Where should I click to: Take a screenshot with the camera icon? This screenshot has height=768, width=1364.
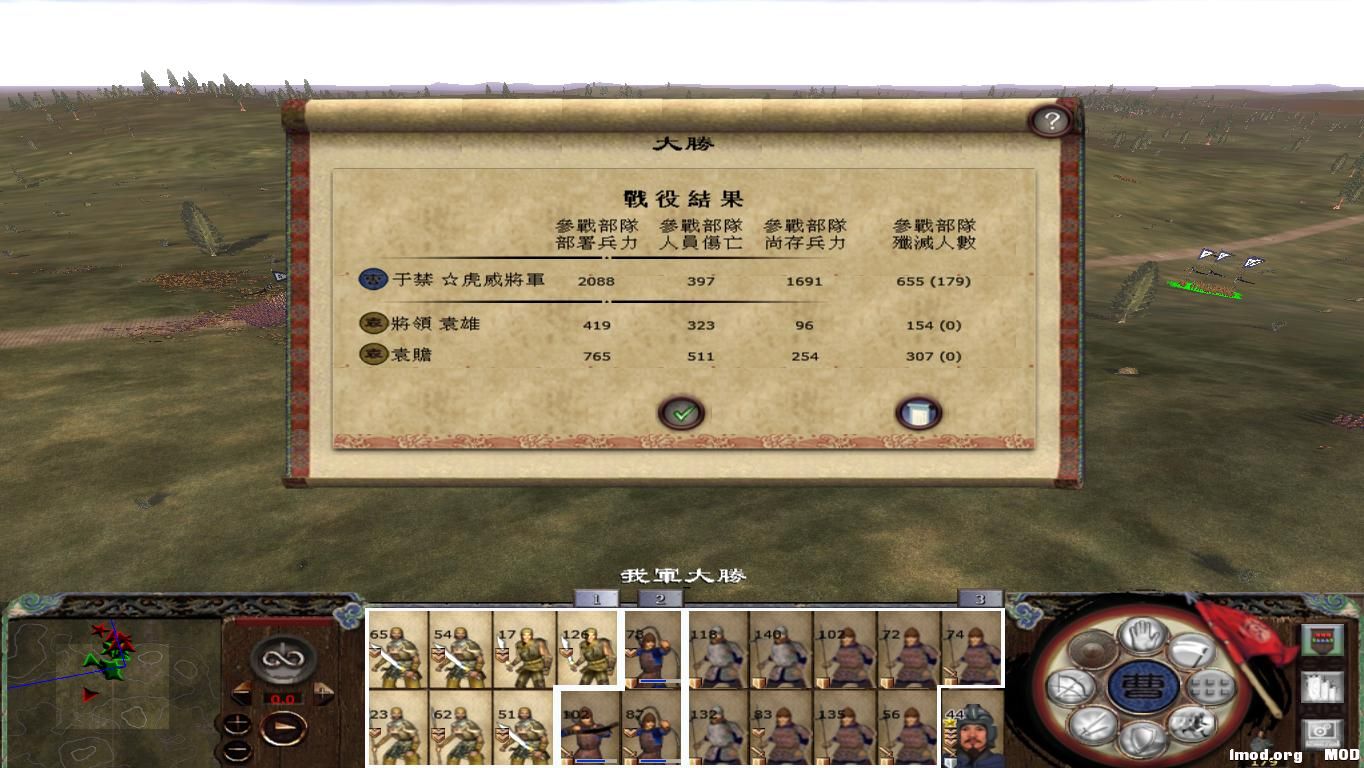coord(1322,732)
